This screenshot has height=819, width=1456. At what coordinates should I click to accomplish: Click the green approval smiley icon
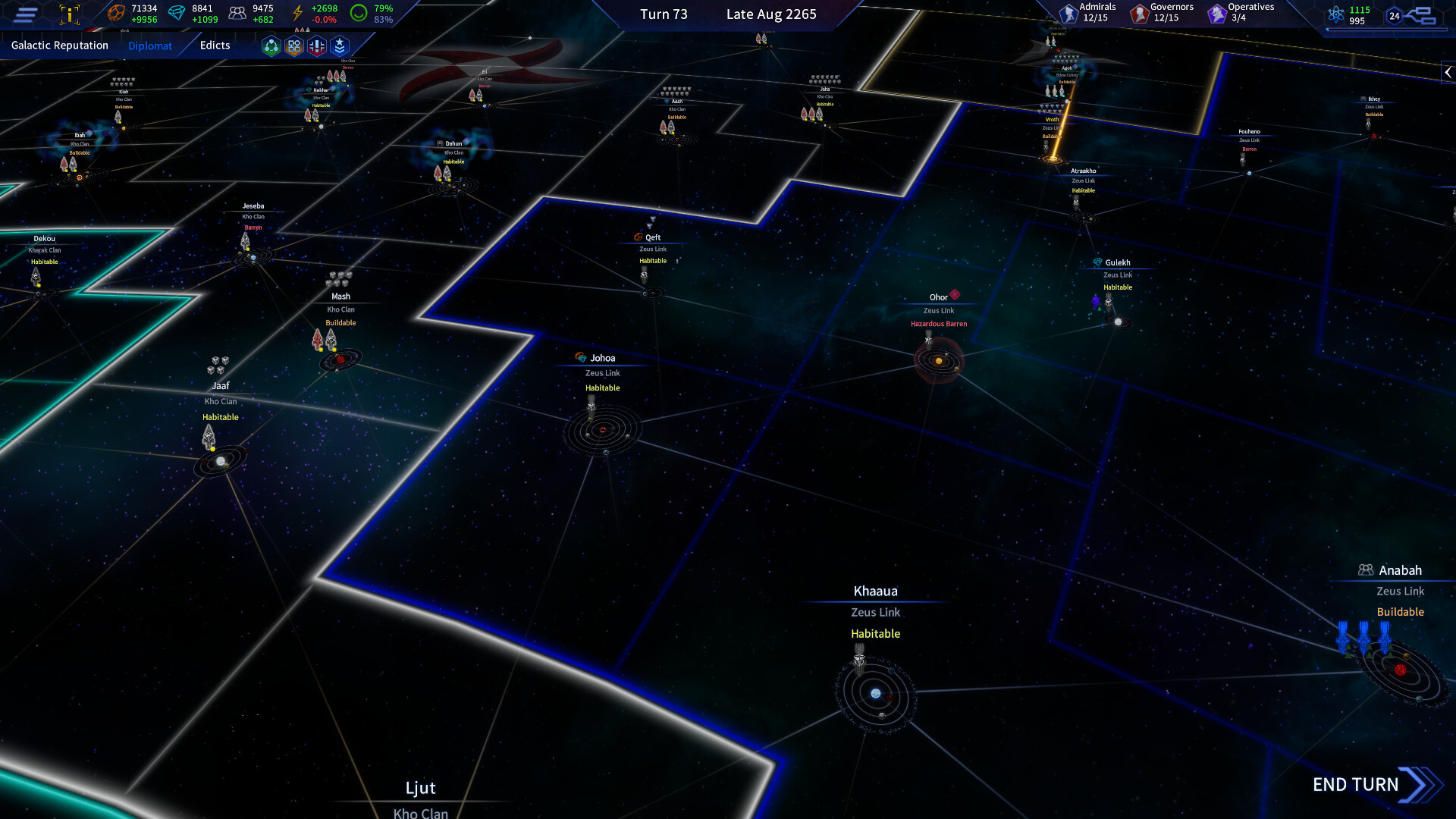[x=356, y=11]
